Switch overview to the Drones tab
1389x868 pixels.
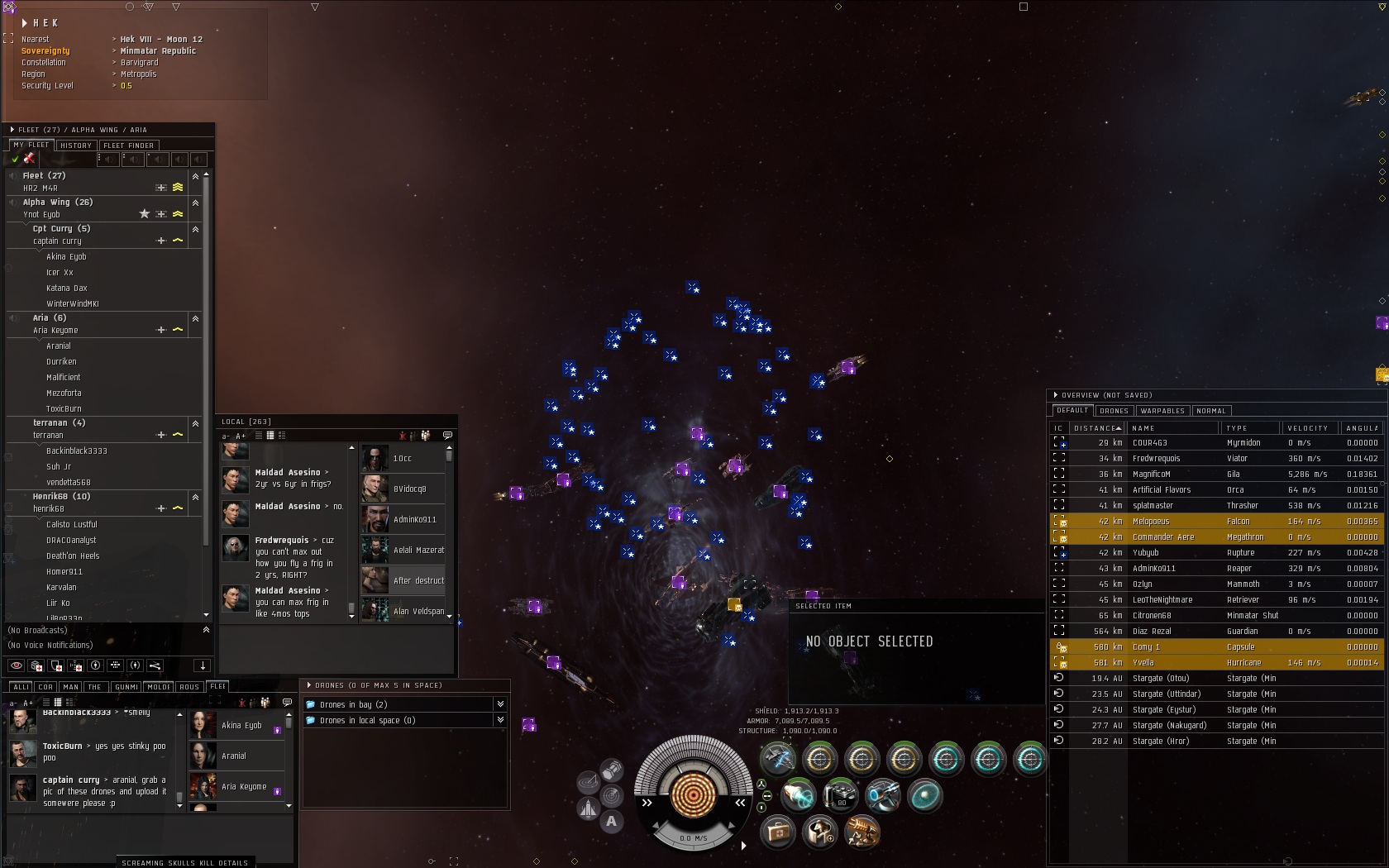[1114, 411]
